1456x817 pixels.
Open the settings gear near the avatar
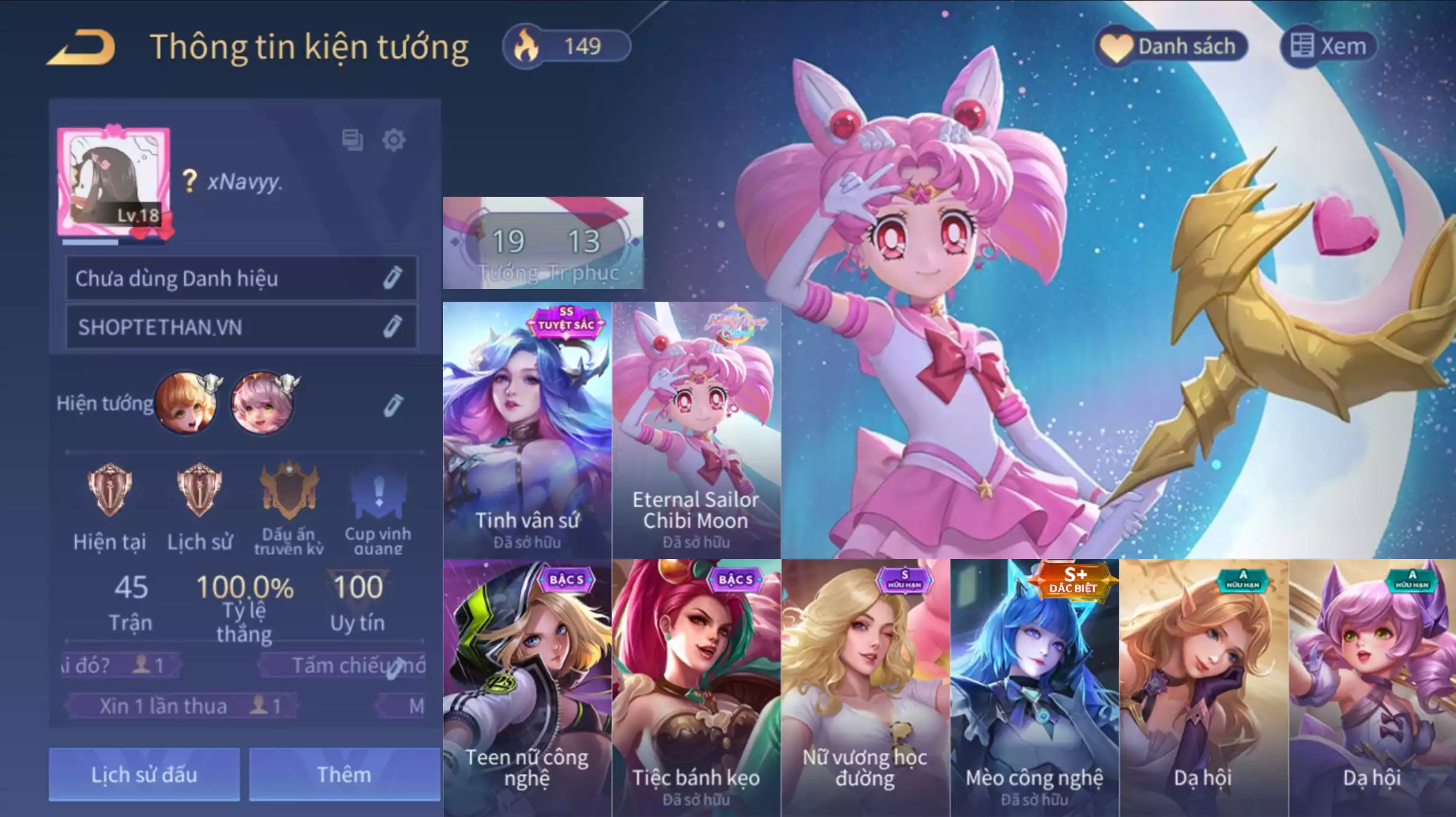coord(393,139)
